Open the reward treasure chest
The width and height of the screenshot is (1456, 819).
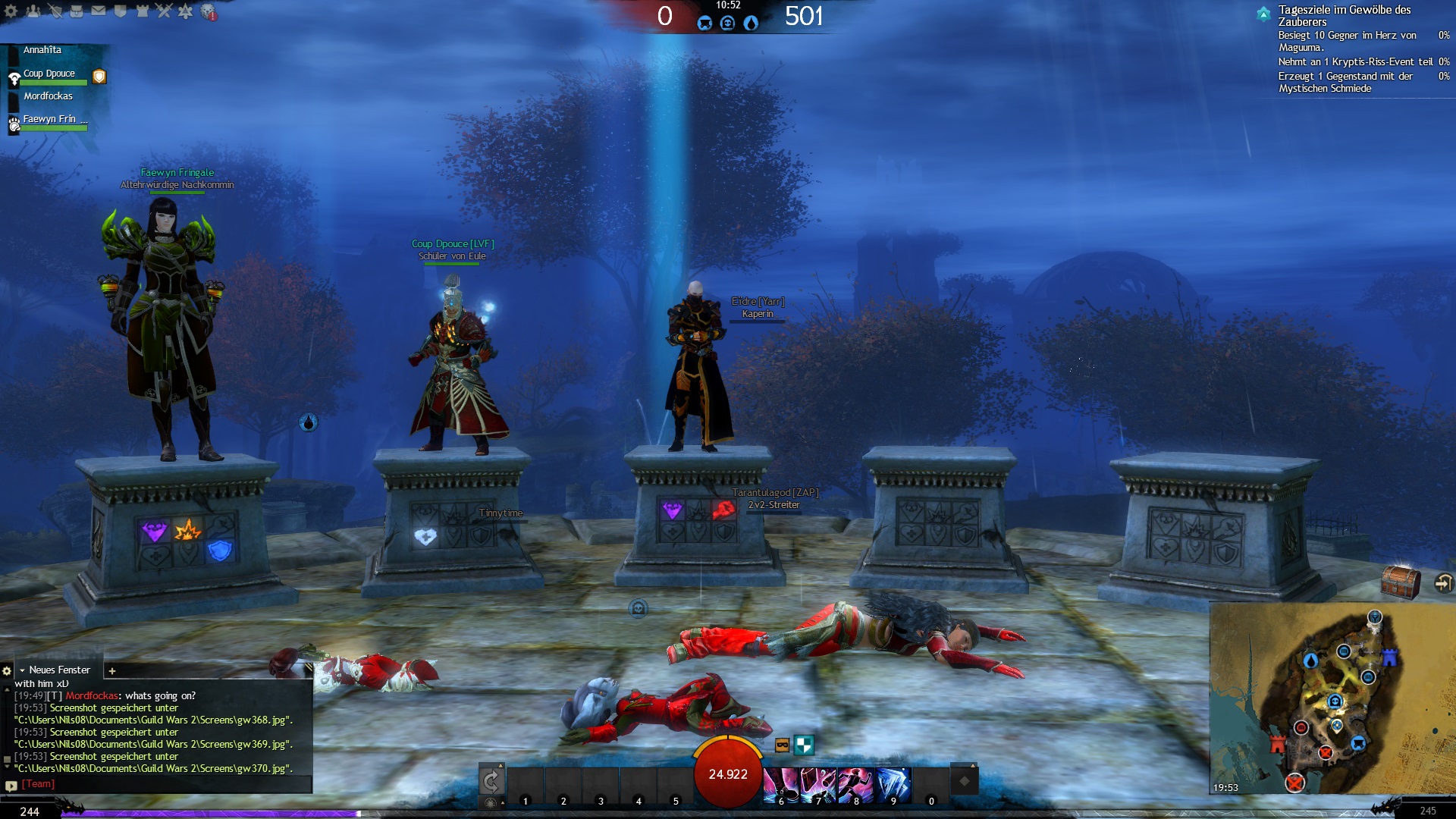point(1400,582)
